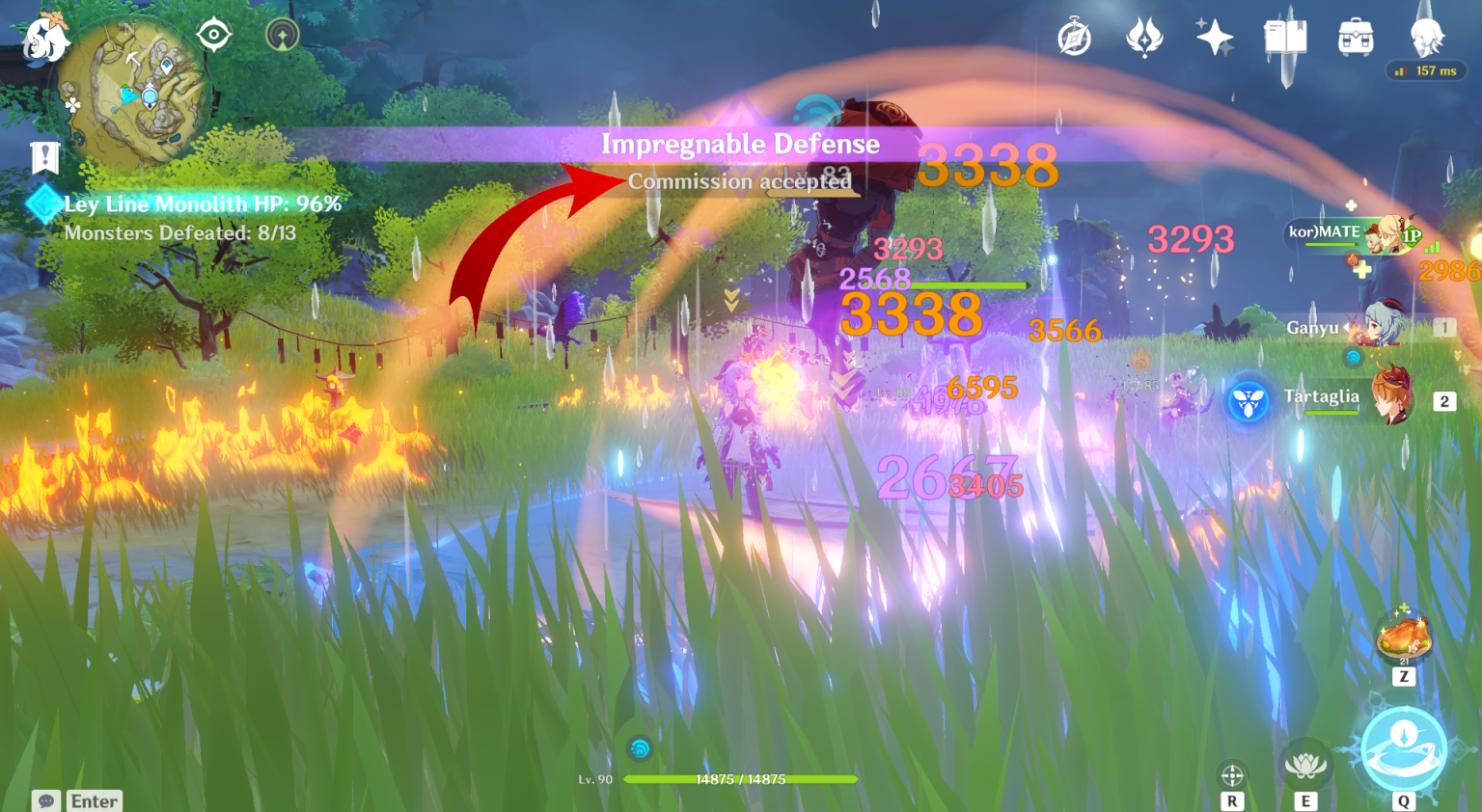Switch to Ganyu in the party list
Screen dimensions: 1482x812
(1380, 327)
